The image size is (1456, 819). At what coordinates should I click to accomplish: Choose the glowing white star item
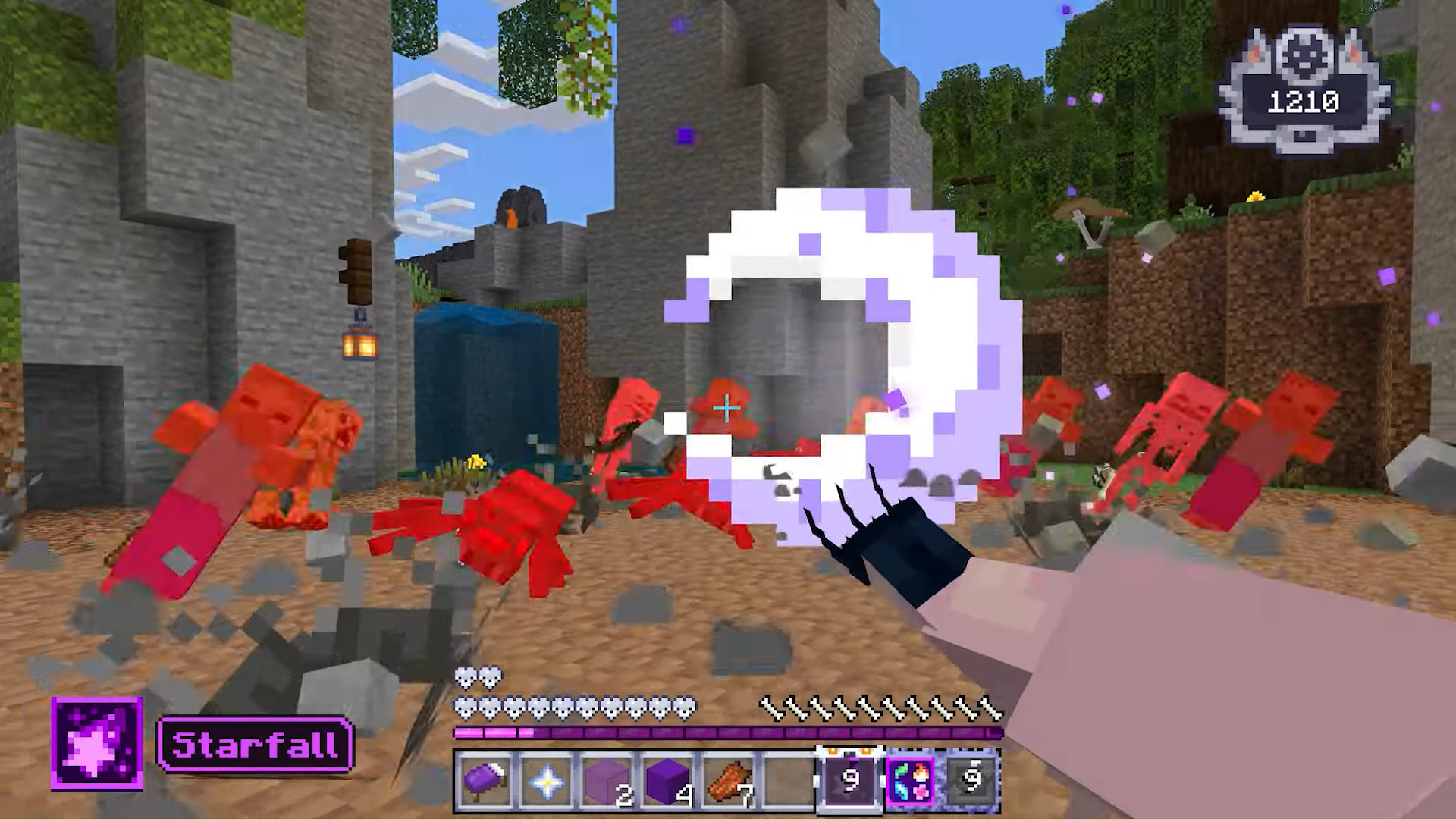(546, 780)
